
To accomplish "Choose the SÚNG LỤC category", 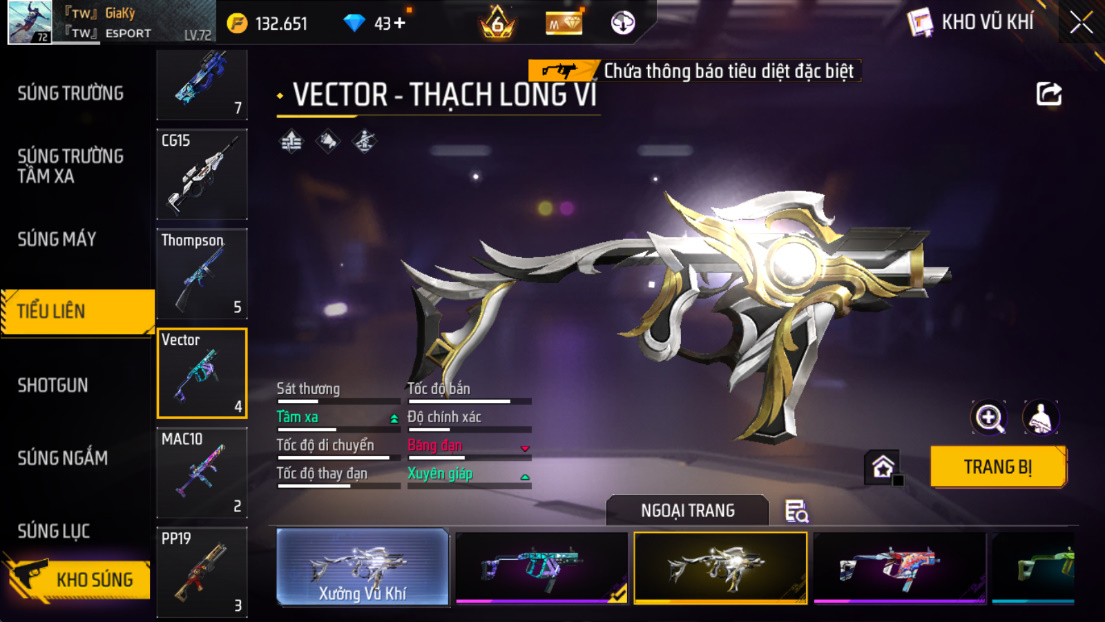I will tap(53, 531).
